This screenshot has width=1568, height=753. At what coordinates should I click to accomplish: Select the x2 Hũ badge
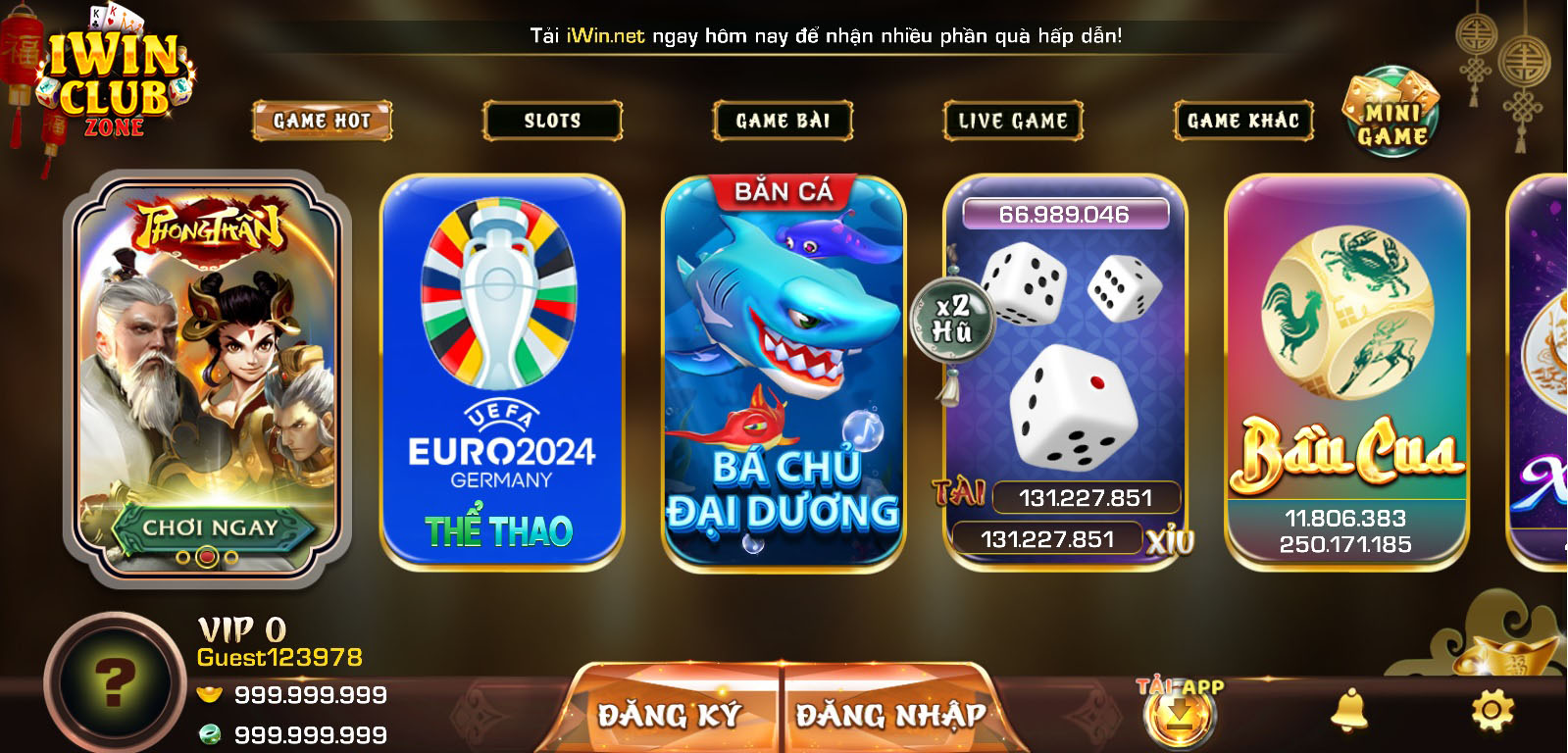click(951, 319)
